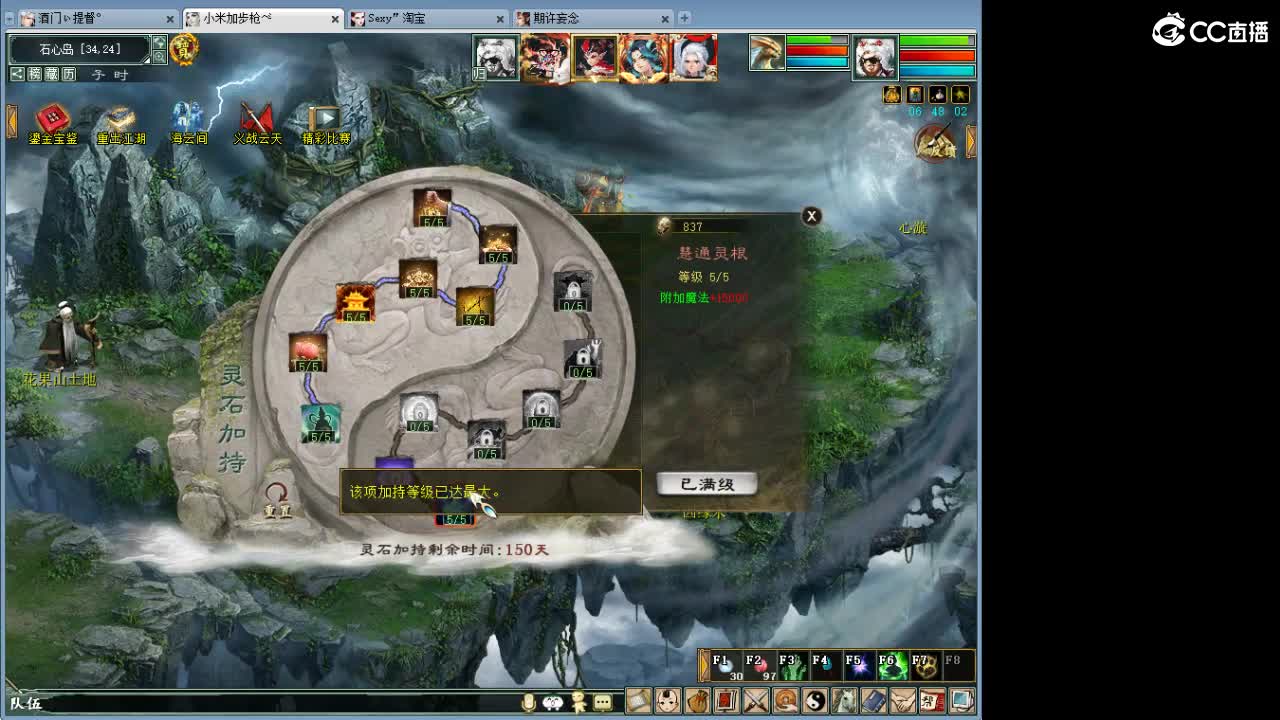Collapse the F-key skill bar using its arrow tab
1280x720 pixels.
[703, 668]
